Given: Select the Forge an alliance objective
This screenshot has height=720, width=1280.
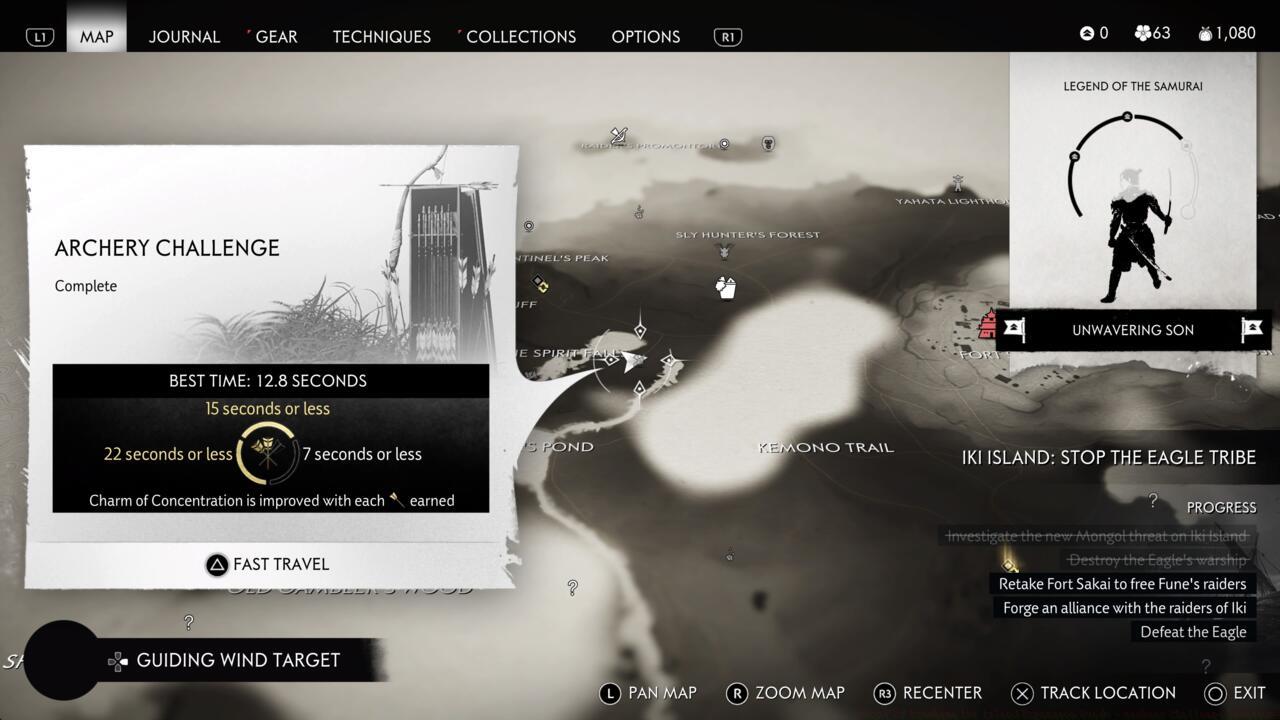Looking at the screenshot, I should [x=1125, y=608].
